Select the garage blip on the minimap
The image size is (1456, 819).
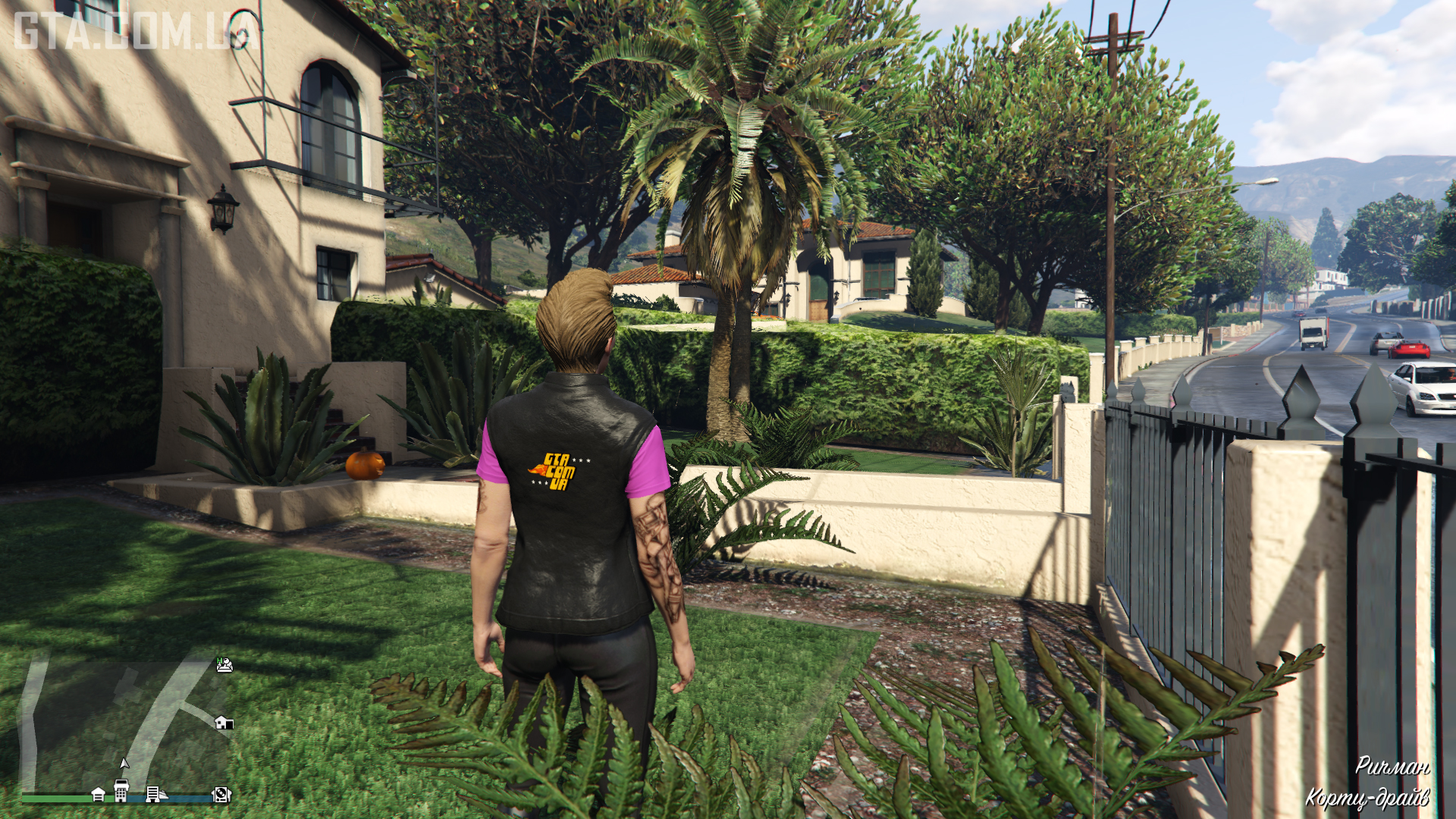98,794
